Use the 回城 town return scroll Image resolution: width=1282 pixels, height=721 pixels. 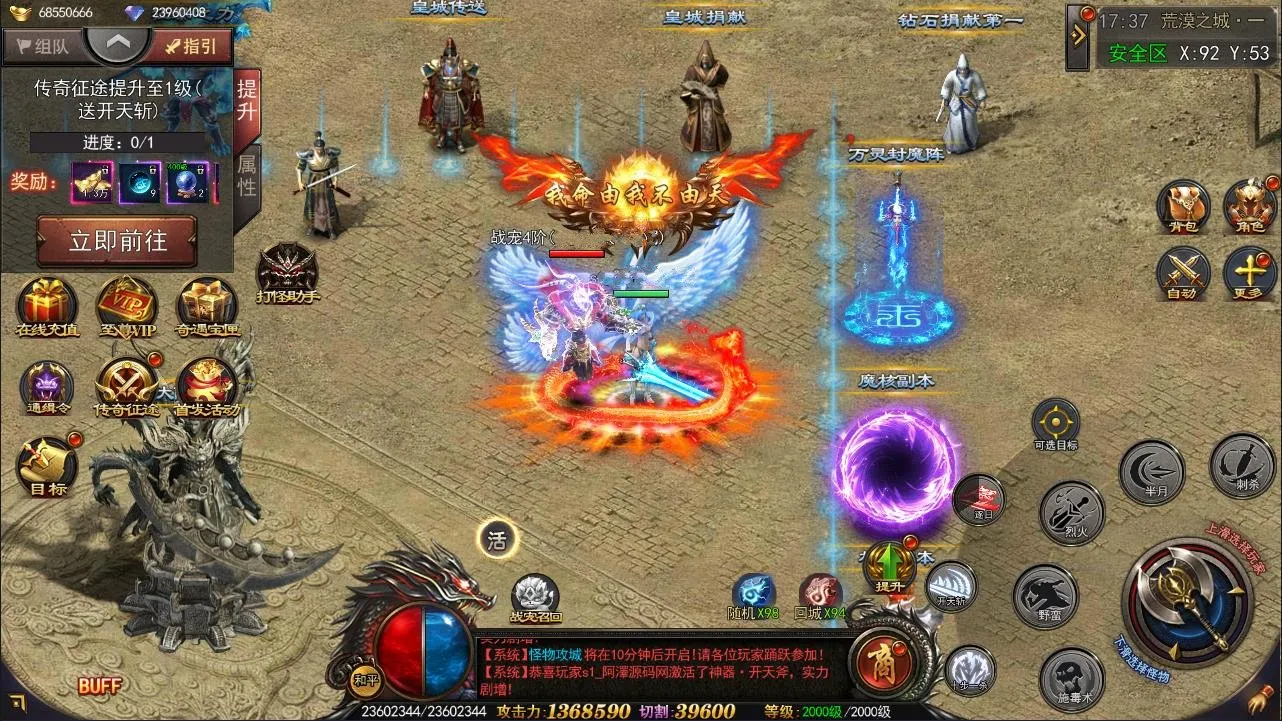point(820,595)
